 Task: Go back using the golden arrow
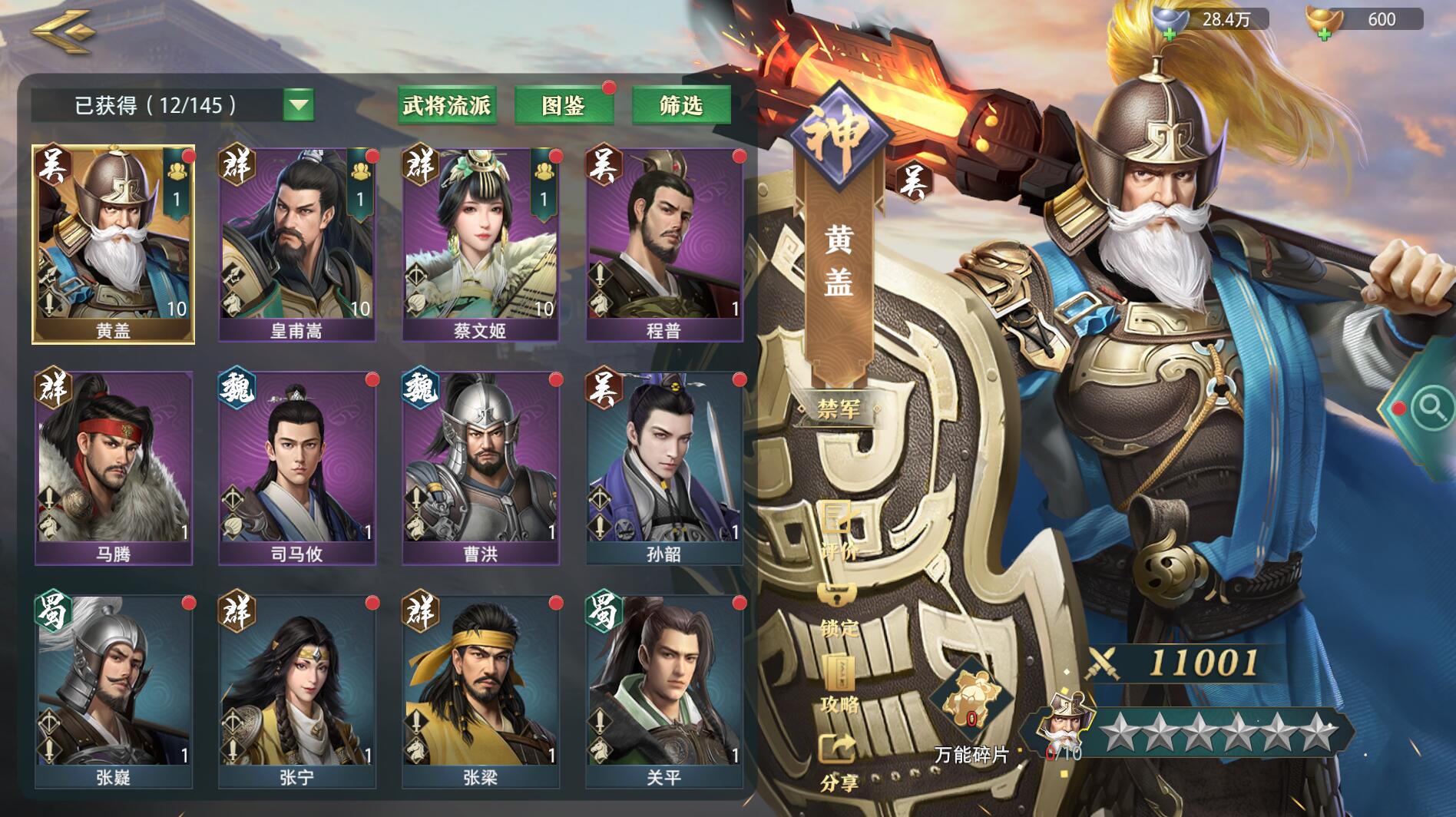click(63, 32)
